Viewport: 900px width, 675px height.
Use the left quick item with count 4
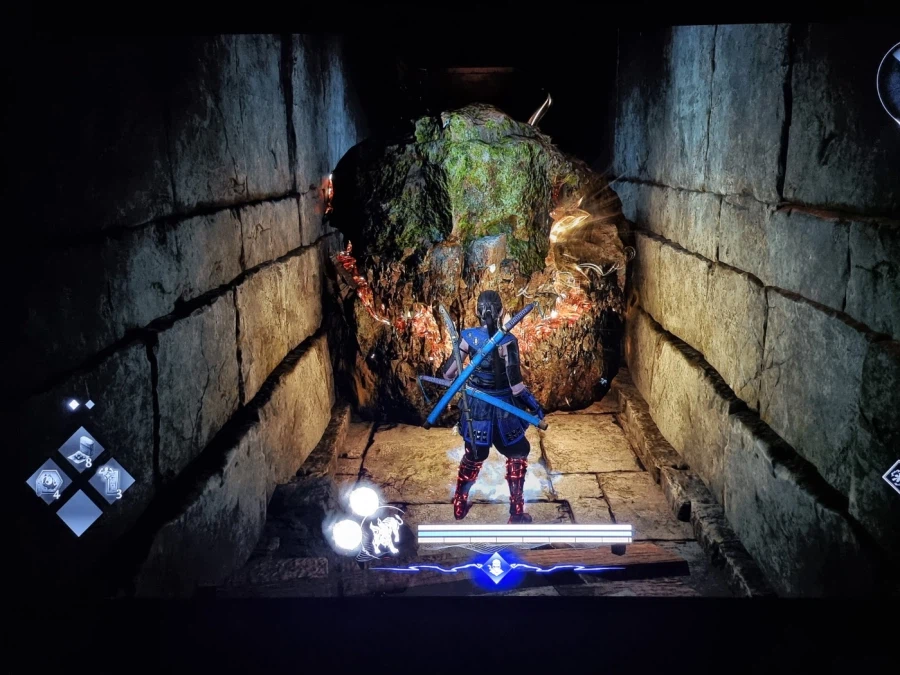point(49,481)
